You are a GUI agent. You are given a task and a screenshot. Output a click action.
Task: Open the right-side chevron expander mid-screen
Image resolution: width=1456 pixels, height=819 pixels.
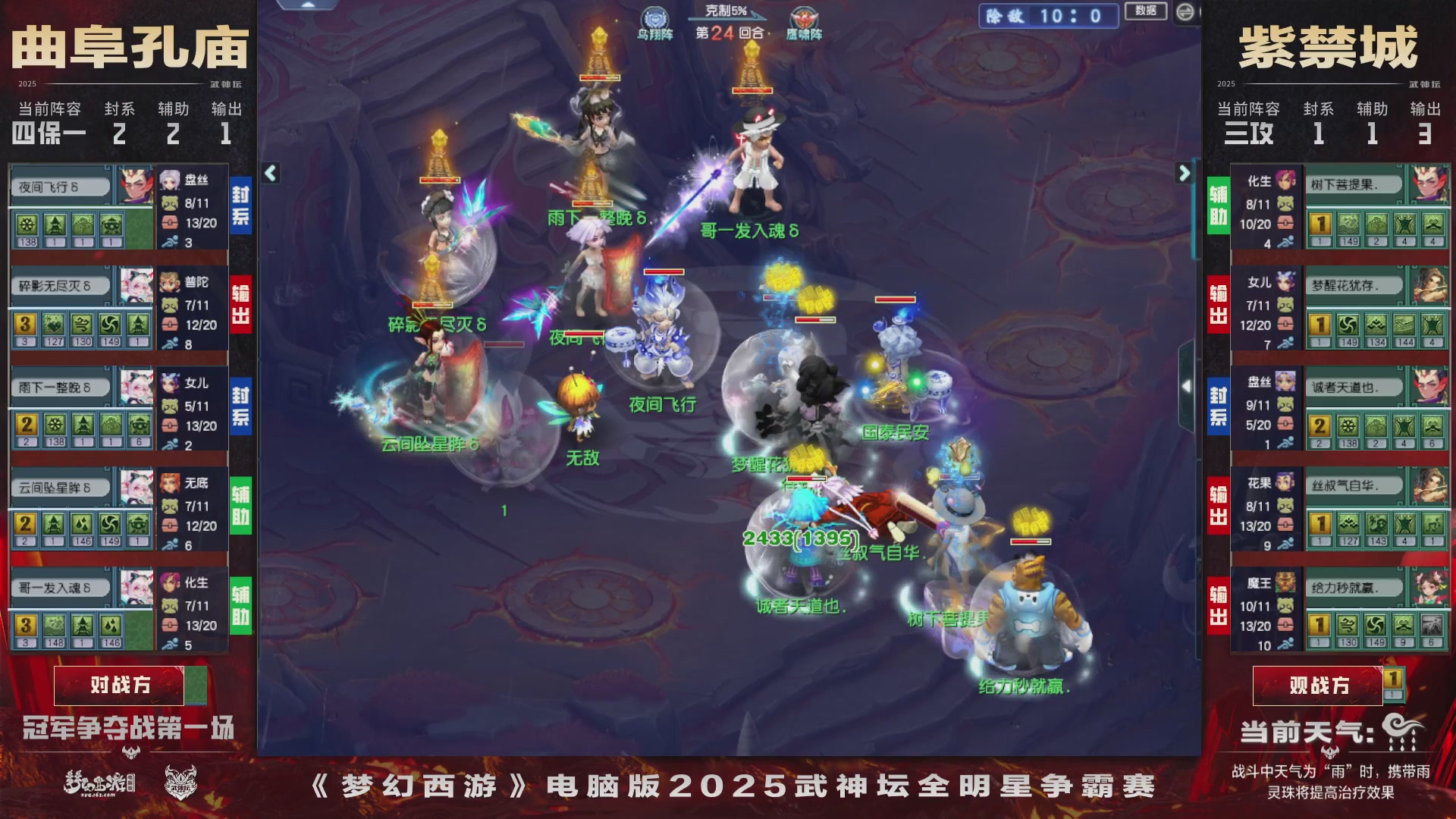point(1185,387)
